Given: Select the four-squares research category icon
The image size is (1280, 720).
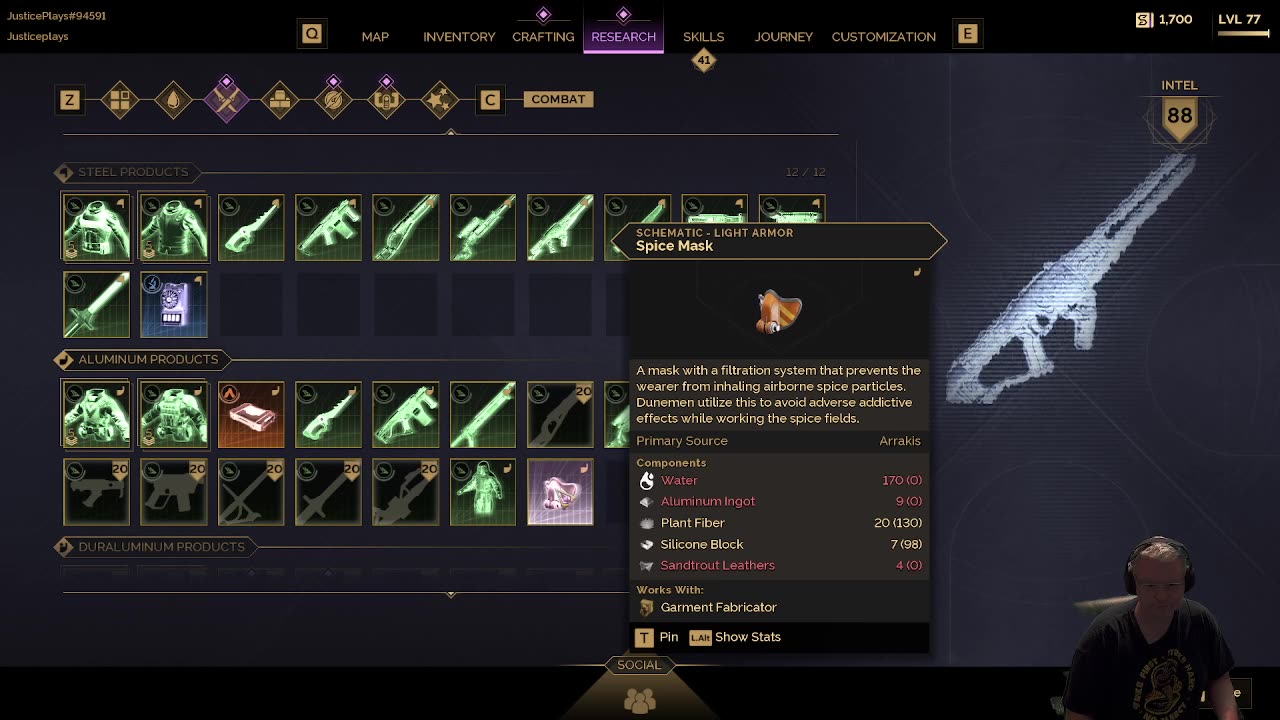Looking at the screenshot, I should 120,100.
